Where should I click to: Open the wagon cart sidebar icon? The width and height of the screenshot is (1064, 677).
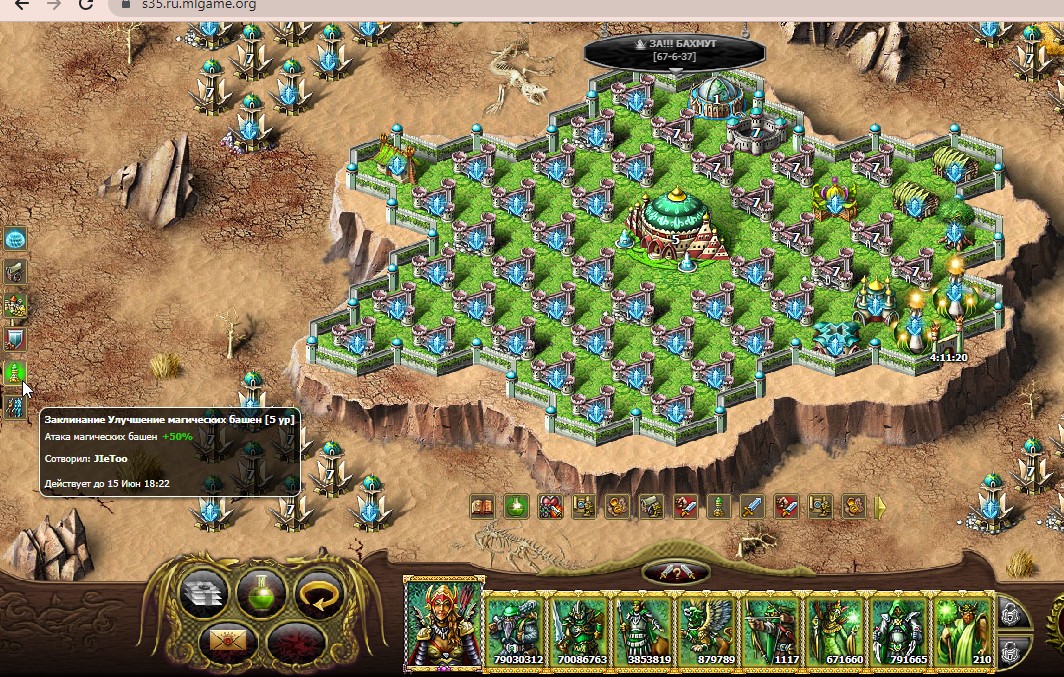pos(15,272)
